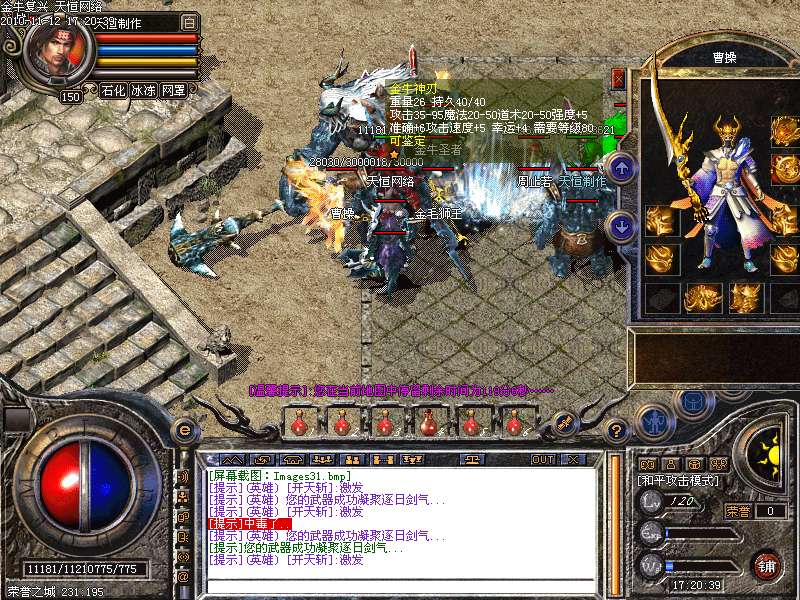The height and width of the screenshot is (600, 800).
Task: Click the OUT button above chat
Action: point(543,459)
